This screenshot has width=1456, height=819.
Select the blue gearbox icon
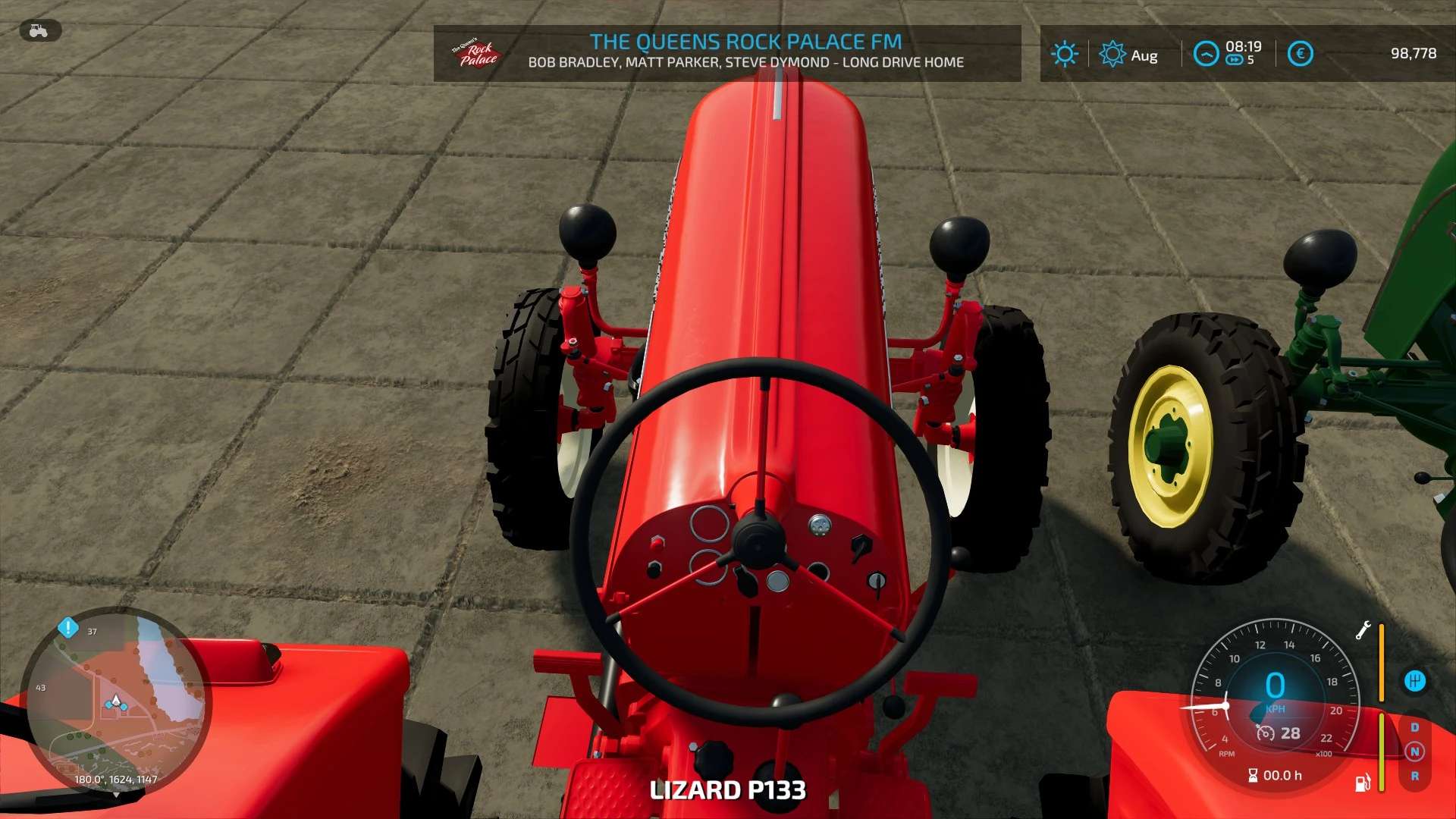1414,681
